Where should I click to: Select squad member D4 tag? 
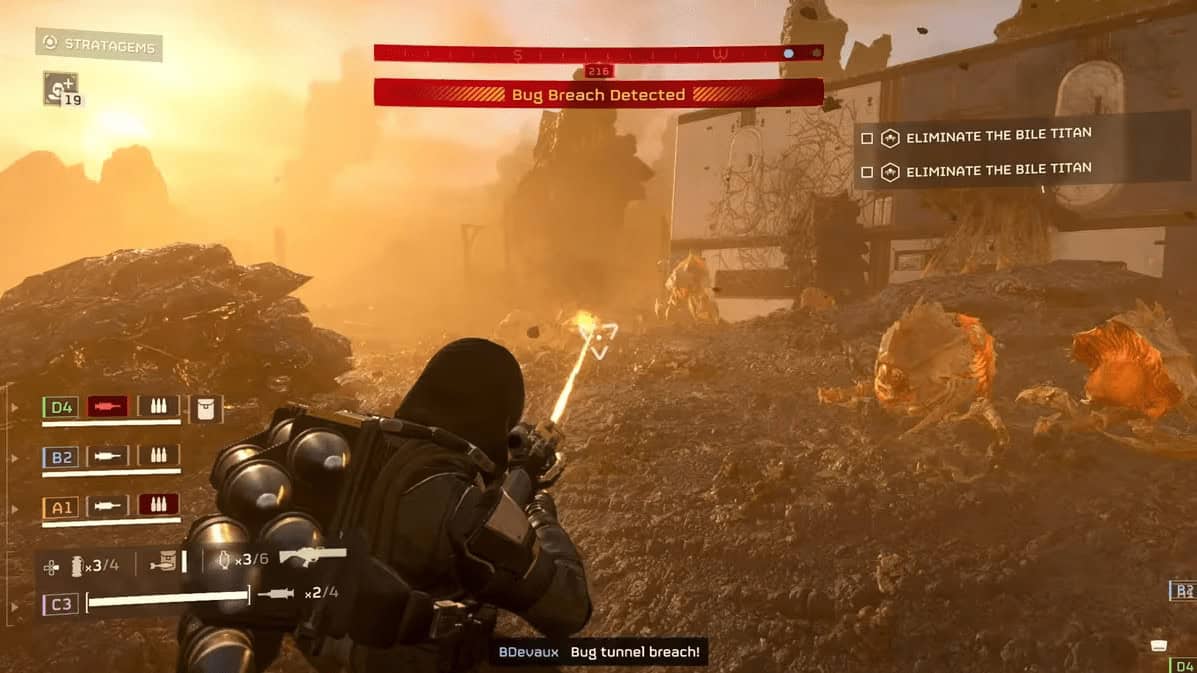coord(61,407)
